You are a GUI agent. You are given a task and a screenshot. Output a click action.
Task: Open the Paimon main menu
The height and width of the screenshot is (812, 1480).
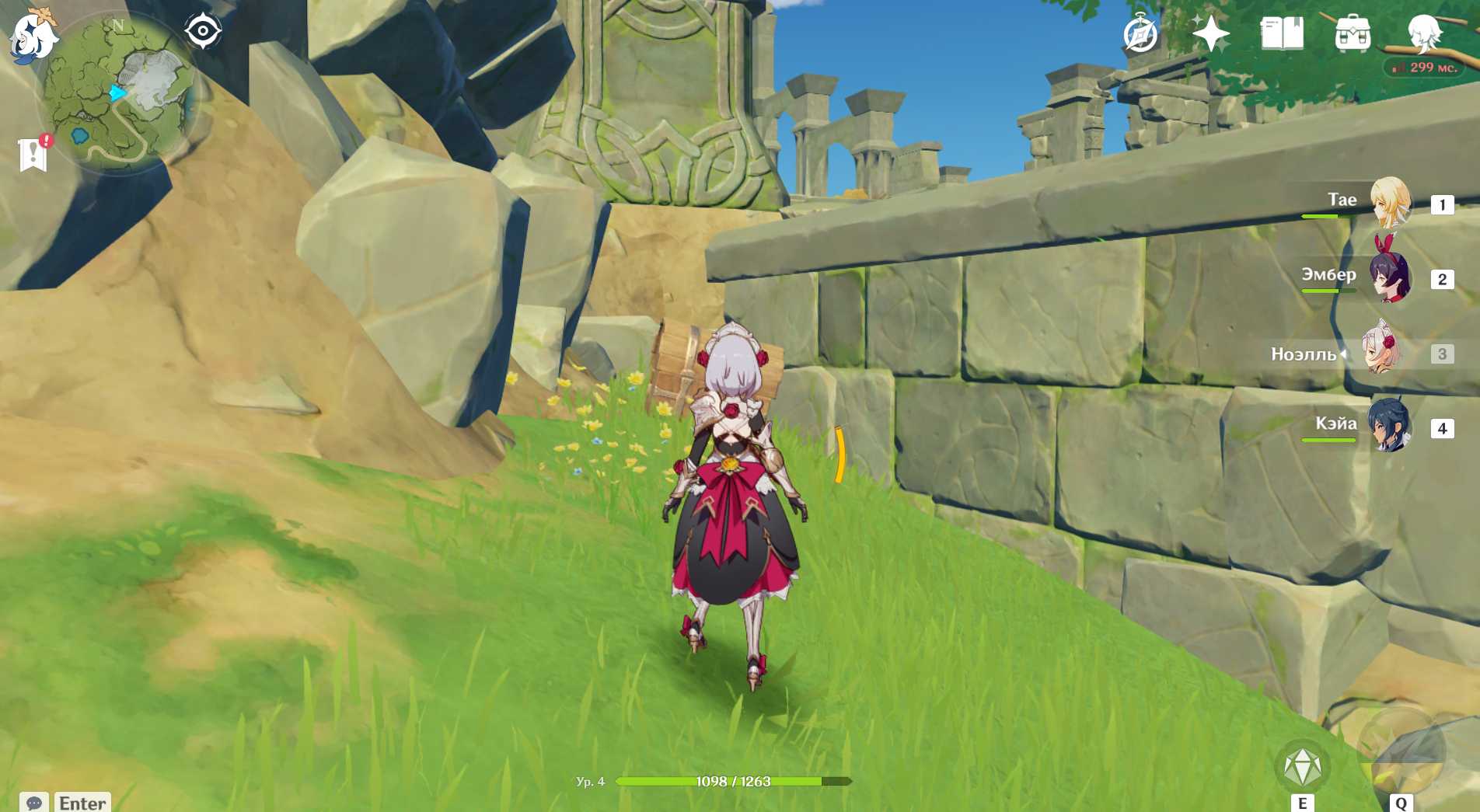click(x=33, y=36)
